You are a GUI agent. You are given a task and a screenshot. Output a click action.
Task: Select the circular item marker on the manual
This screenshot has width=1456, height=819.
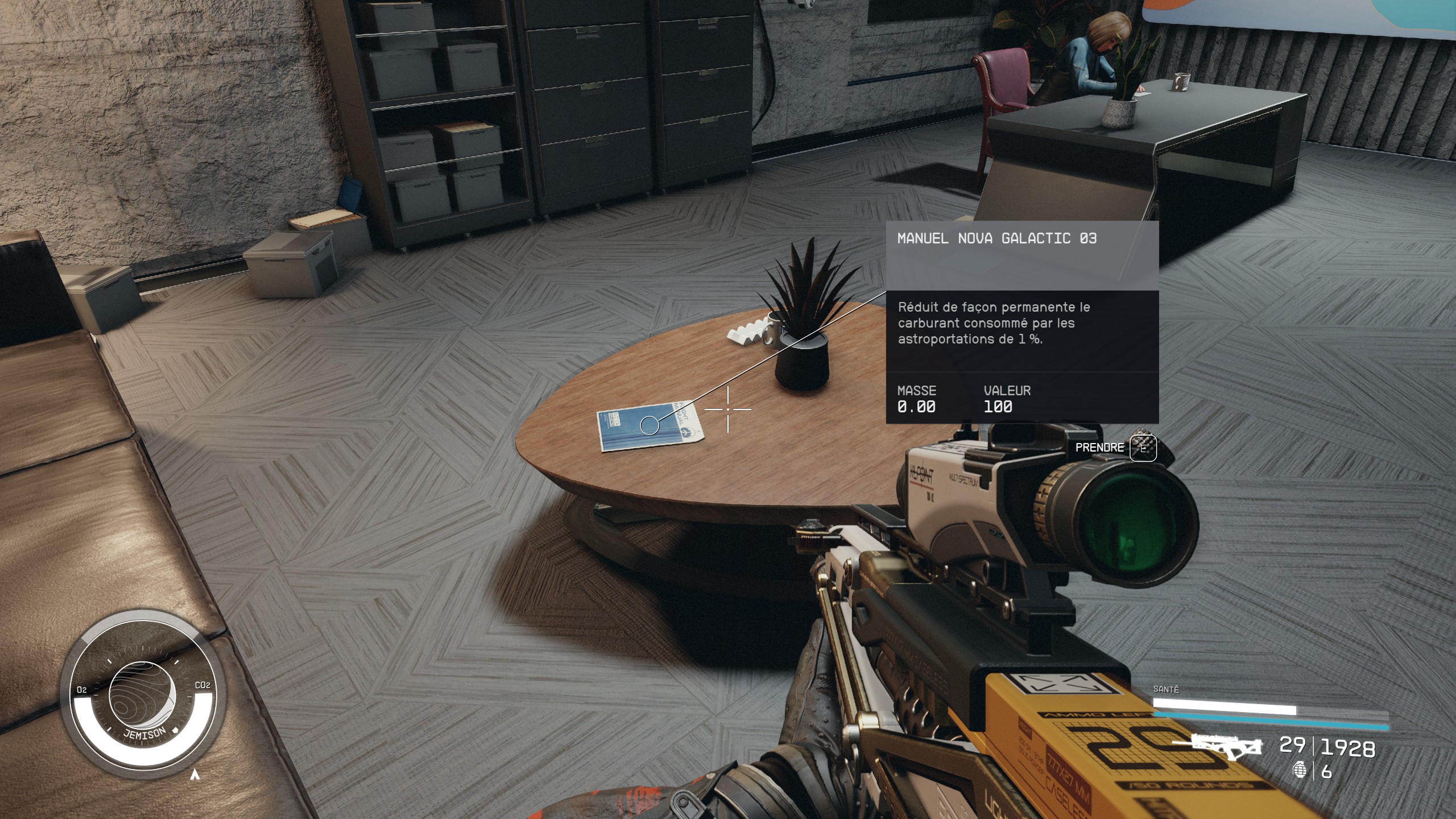tap(649, 425)
